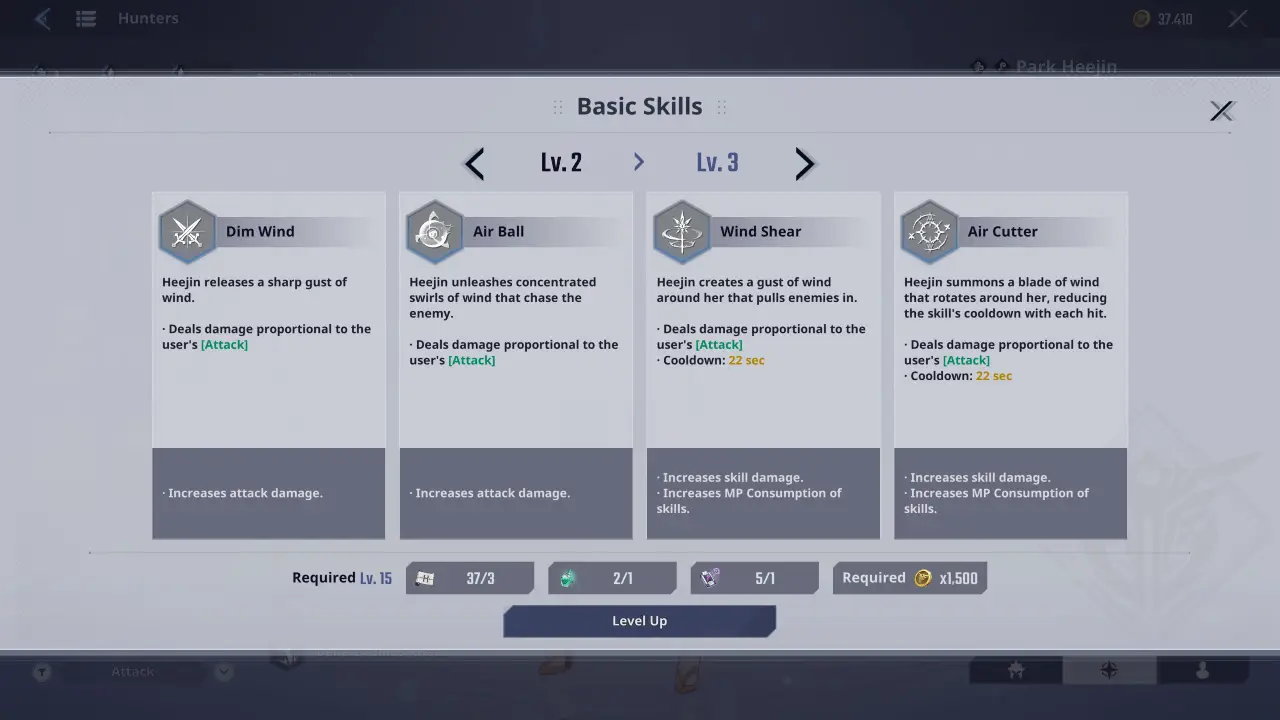The width and height of the screenshot is (1280, 720).
Task: Select the Lv. 3 label in the header
Action: click(717, 162)
